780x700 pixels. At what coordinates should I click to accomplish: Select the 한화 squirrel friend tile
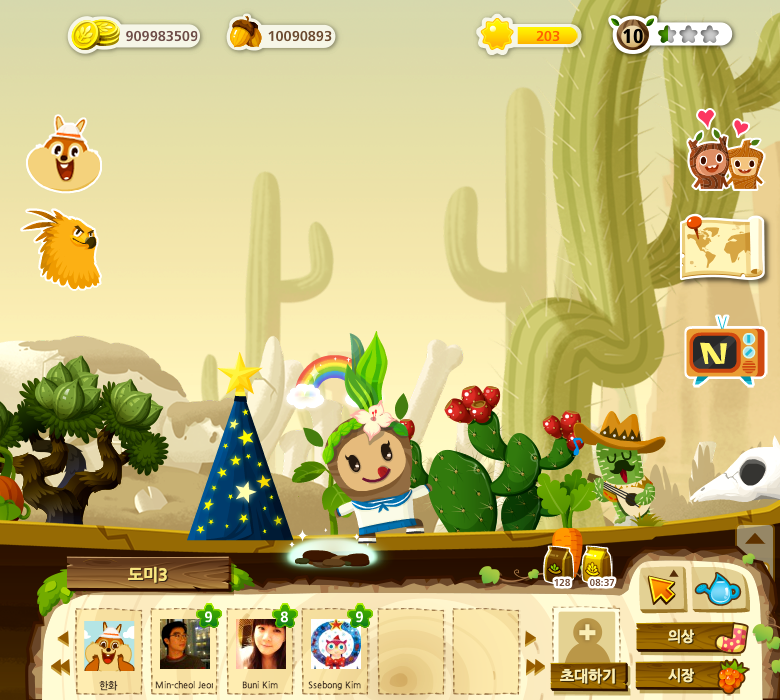pos(108,648)
